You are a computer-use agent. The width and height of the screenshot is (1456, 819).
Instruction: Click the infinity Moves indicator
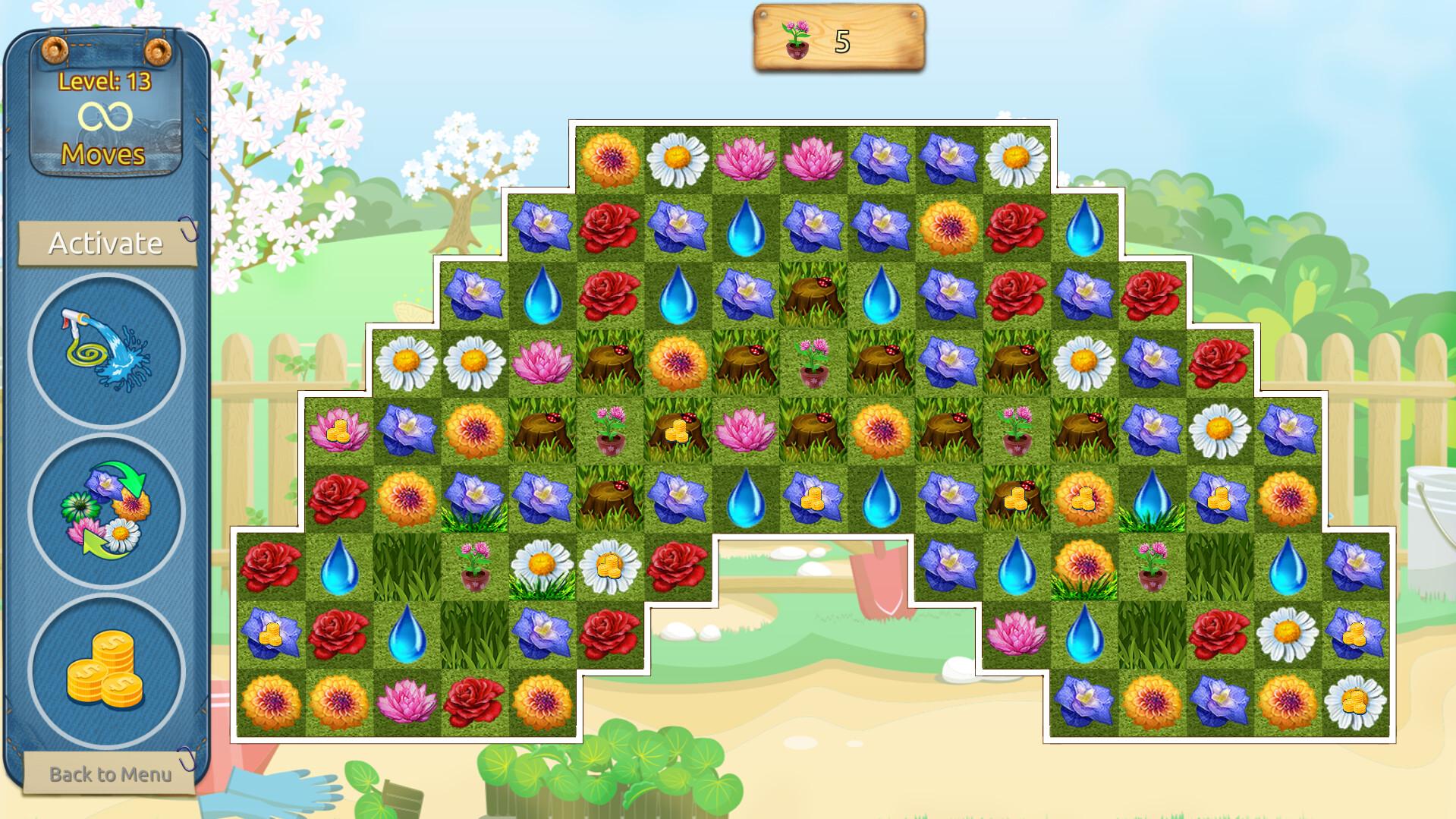pos(105,115)
